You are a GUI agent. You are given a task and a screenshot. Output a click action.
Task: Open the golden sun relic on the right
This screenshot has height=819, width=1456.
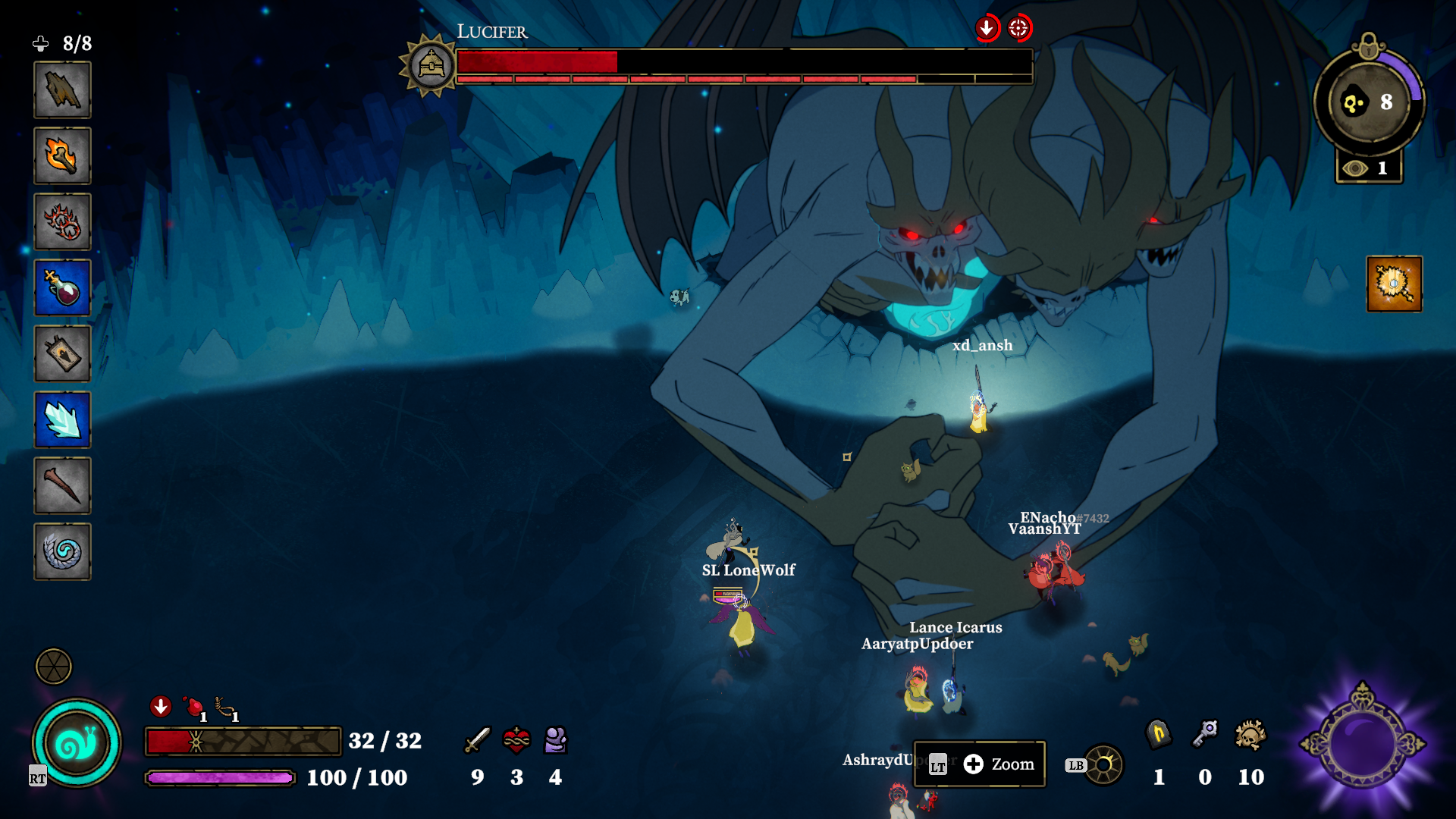pos(1394,284)
